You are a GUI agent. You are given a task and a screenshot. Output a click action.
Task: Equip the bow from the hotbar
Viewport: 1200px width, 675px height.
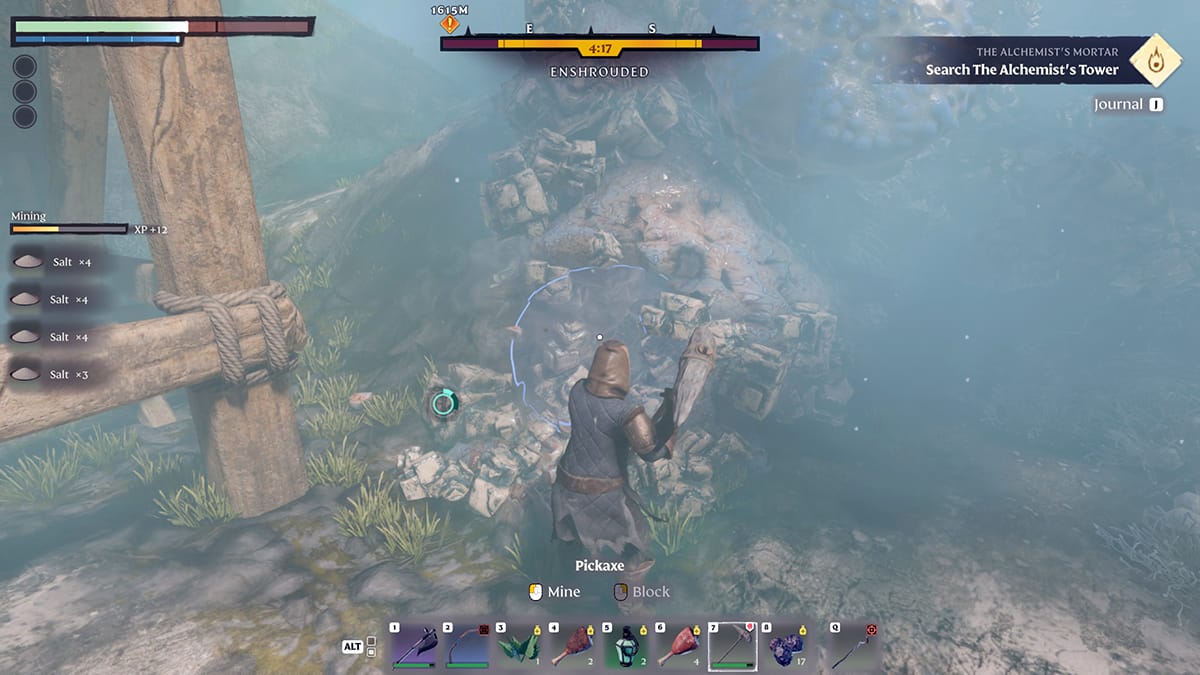coord(467,646)
